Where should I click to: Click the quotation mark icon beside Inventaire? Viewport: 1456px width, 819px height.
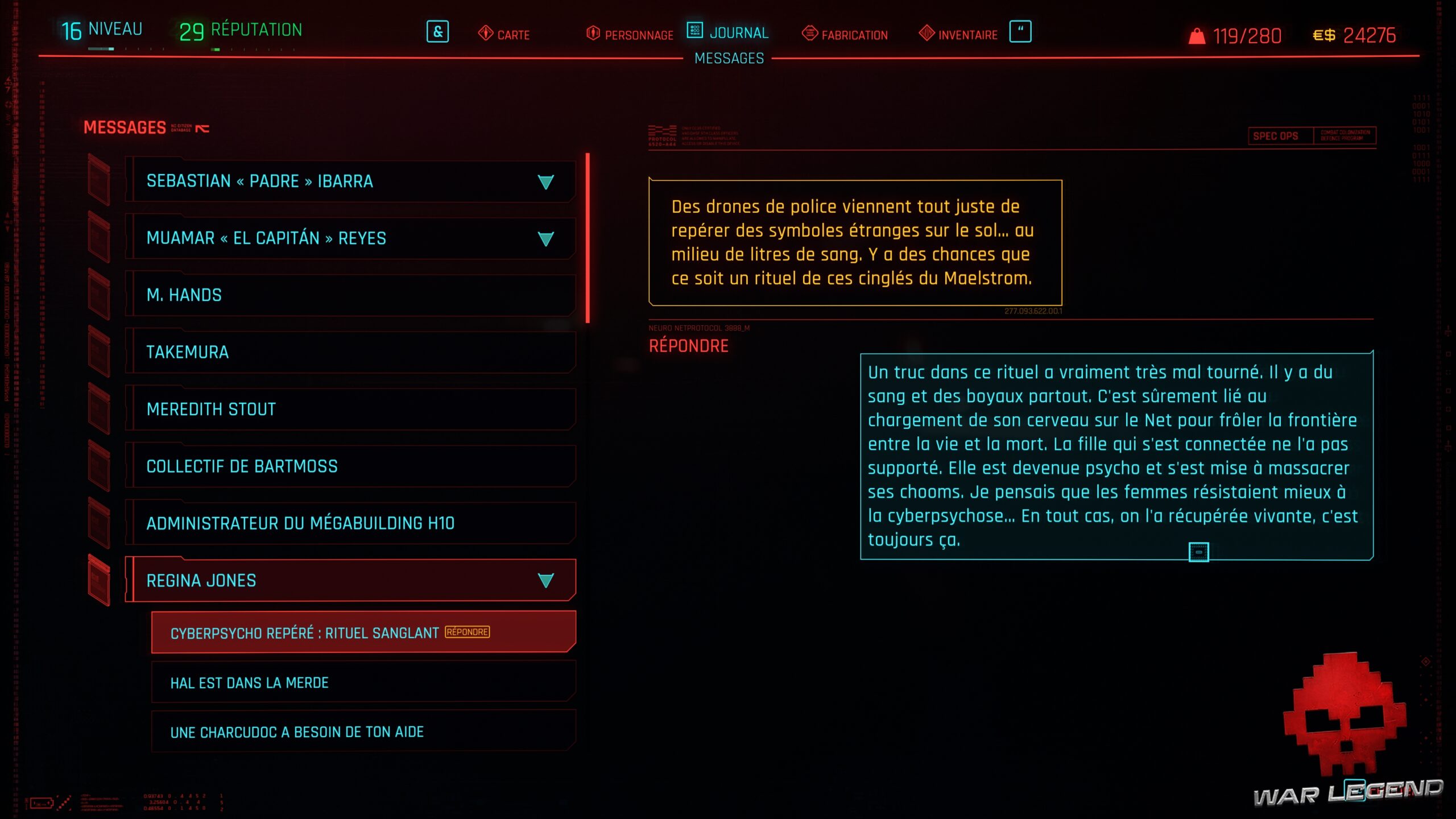pyautogui.click(x=1022, y=32)
